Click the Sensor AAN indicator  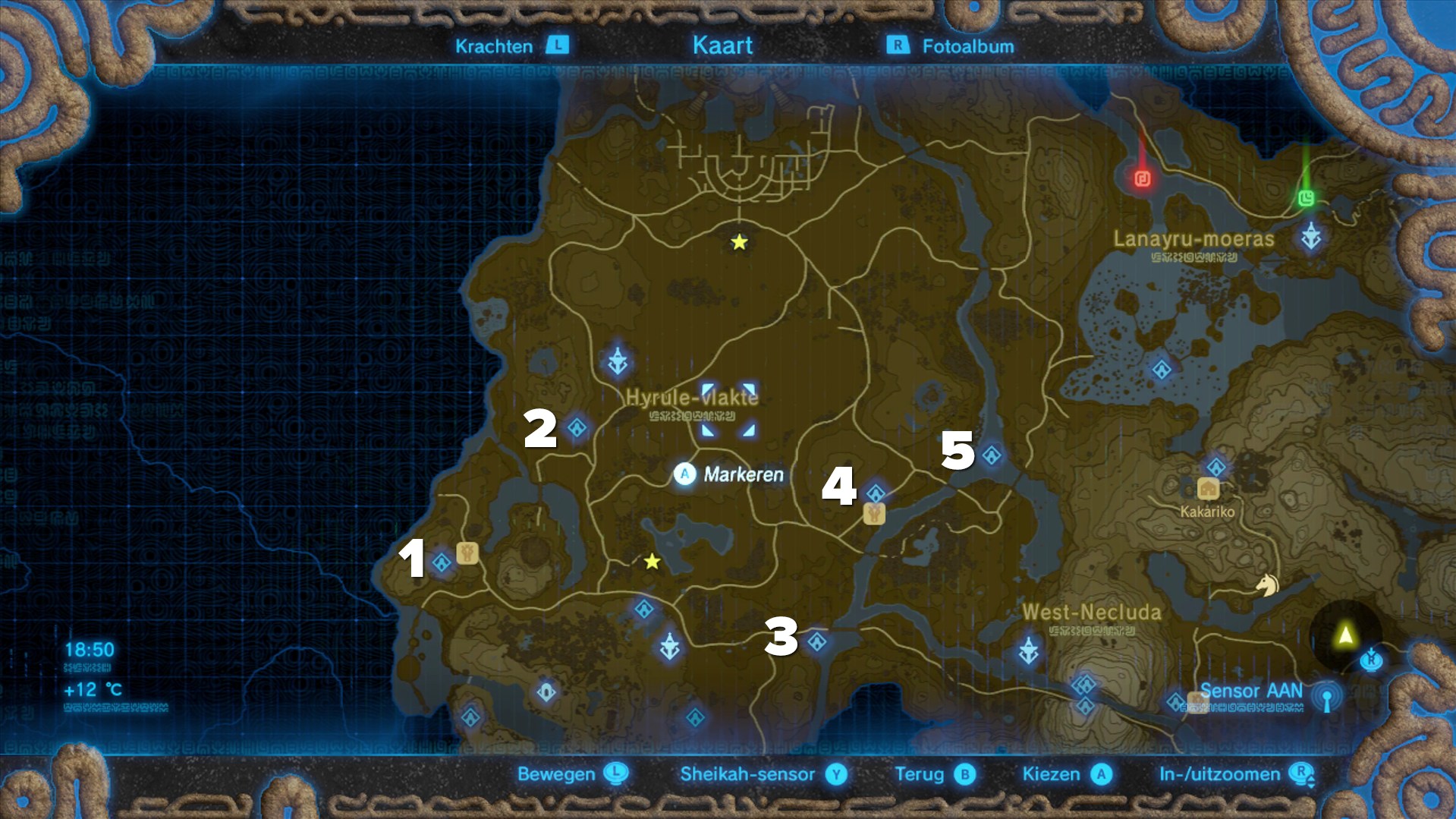click(1252, 691)
